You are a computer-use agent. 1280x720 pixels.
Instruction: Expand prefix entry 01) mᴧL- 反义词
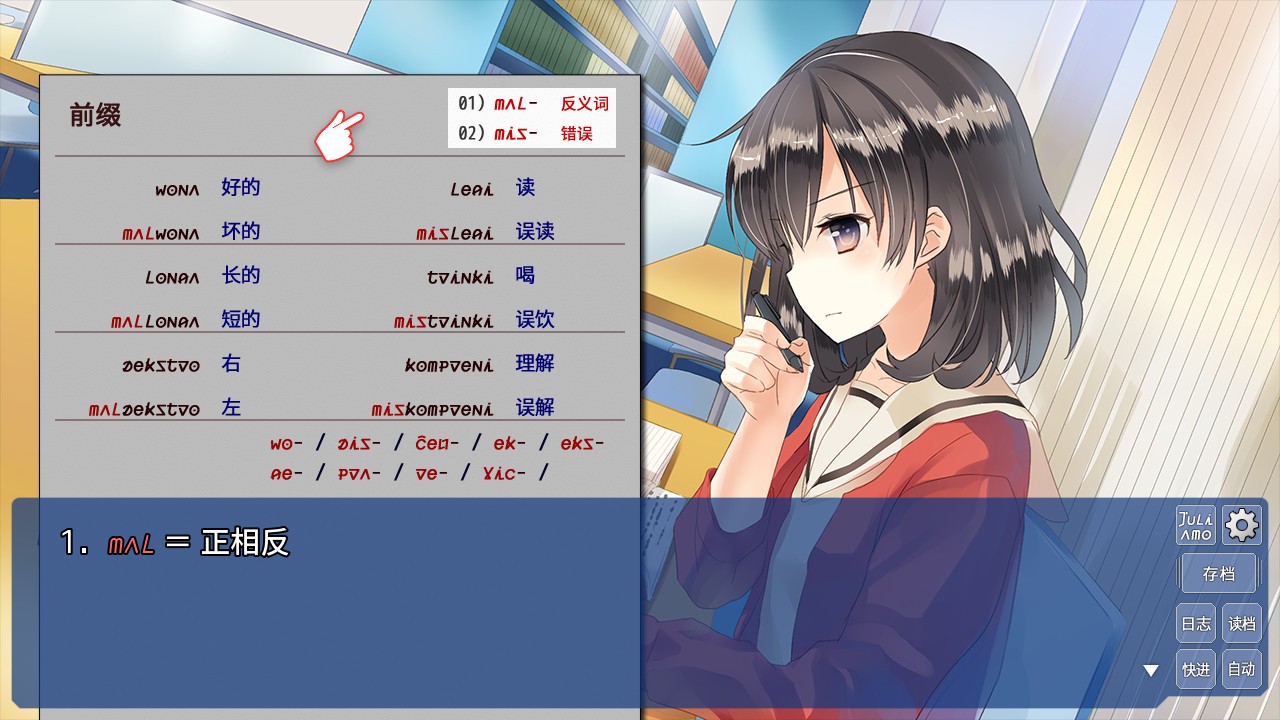click(x=531, y=103)
